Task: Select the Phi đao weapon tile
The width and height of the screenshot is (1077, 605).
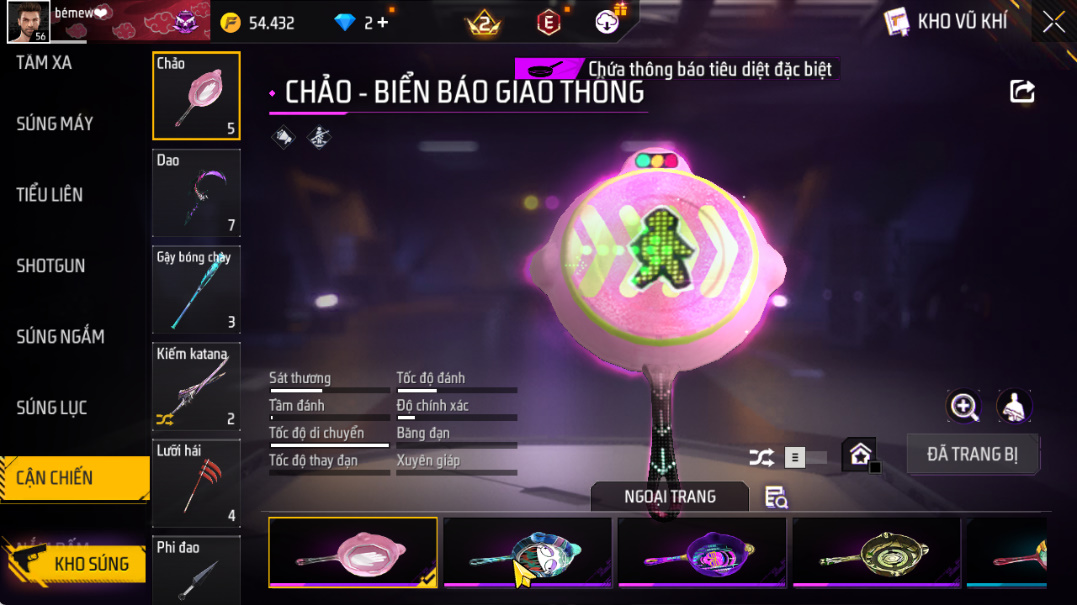Action: click(196, 570)
